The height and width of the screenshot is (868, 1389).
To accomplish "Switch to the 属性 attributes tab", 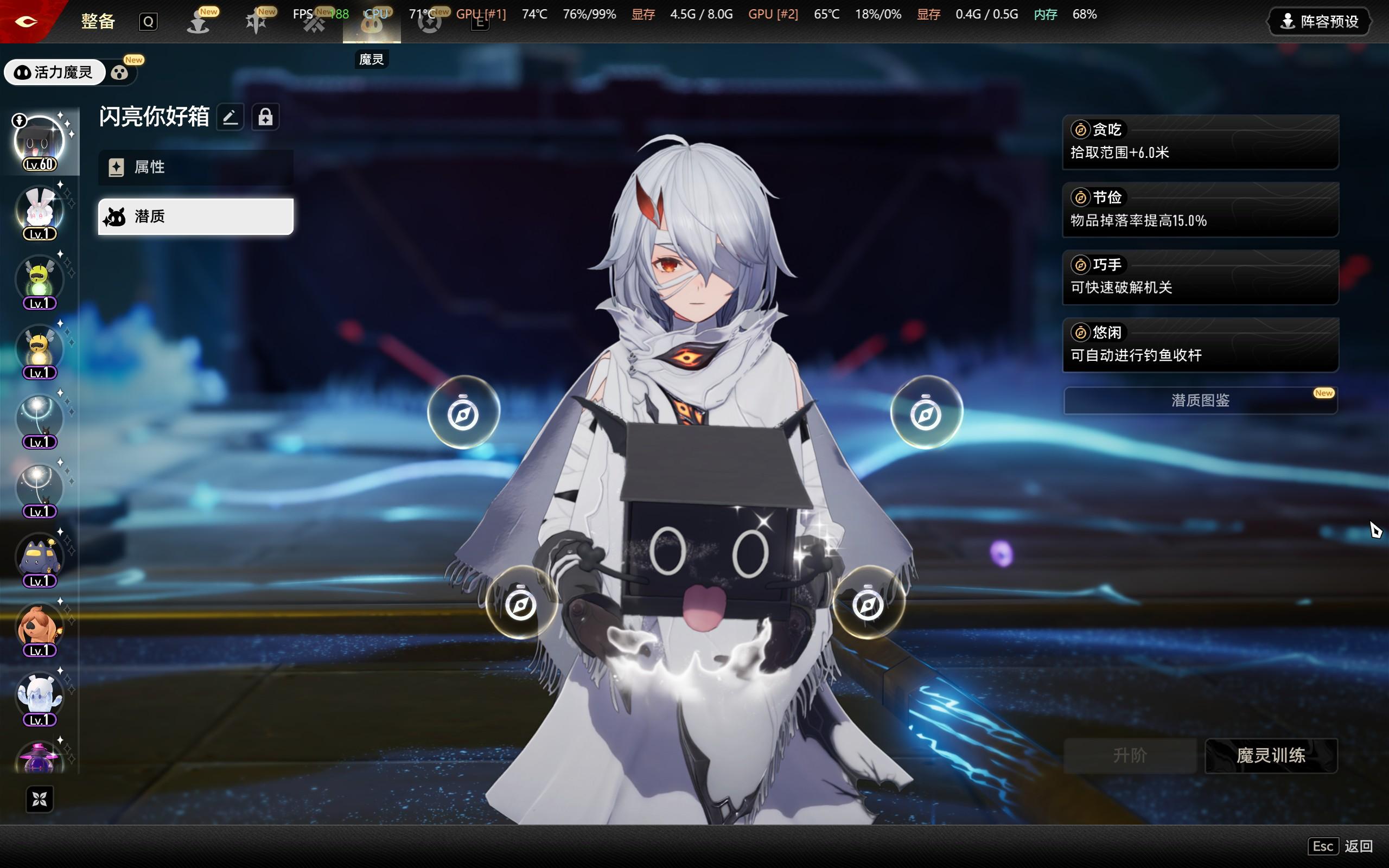I will pyautogui.click(x=195, y=167).
